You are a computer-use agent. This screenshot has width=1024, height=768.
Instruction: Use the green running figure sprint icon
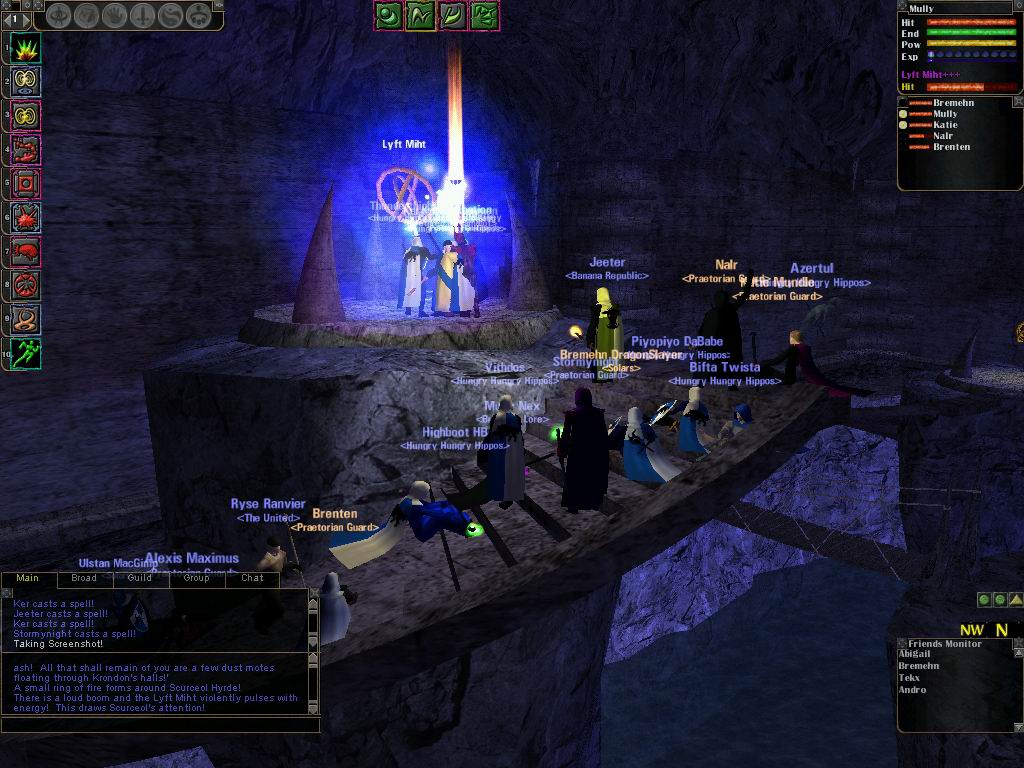pos(26,353)
